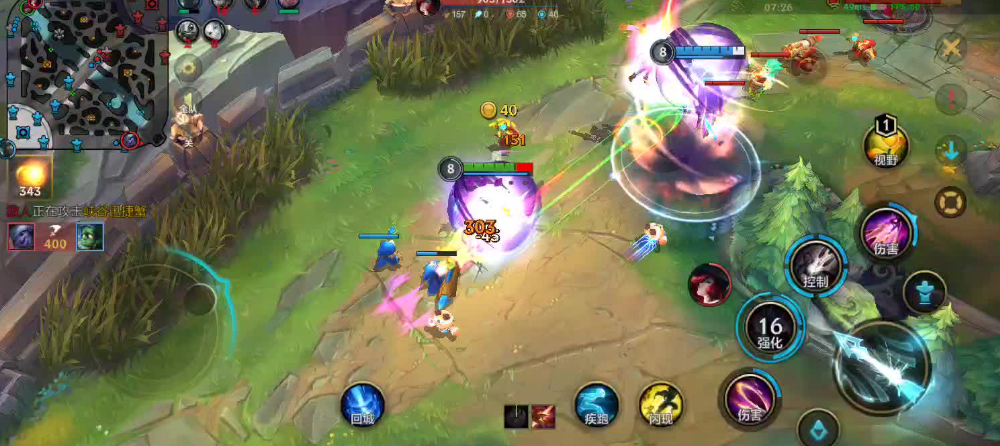Use the 闪现 Flash summoner spell
The image size is (1000, 446).
coord(660,405)
